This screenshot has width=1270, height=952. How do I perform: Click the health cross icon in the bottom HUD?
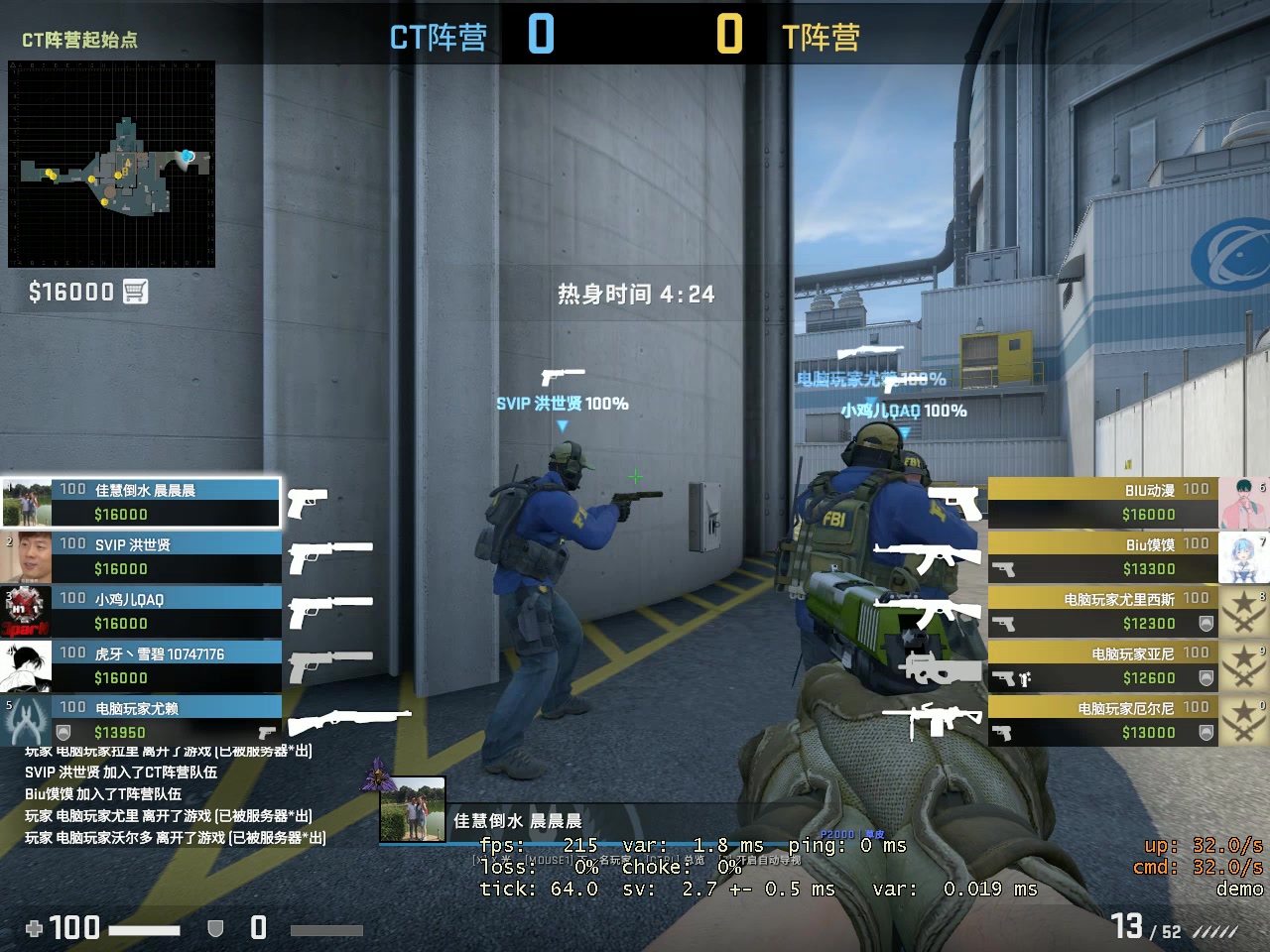[33, 928]
